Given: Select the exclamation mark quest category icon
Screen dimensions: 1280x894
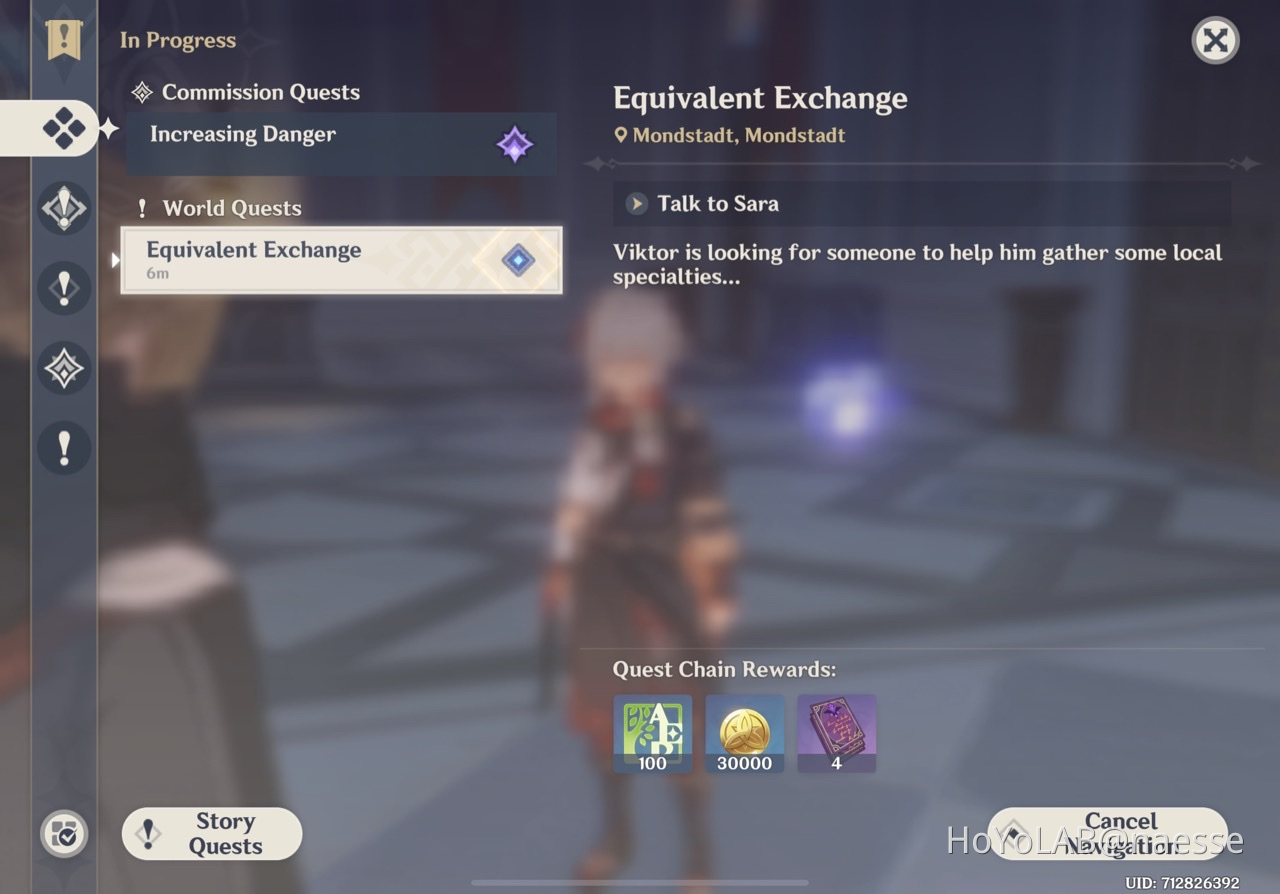Looking at the screenshot, I should tap(64, 288).
